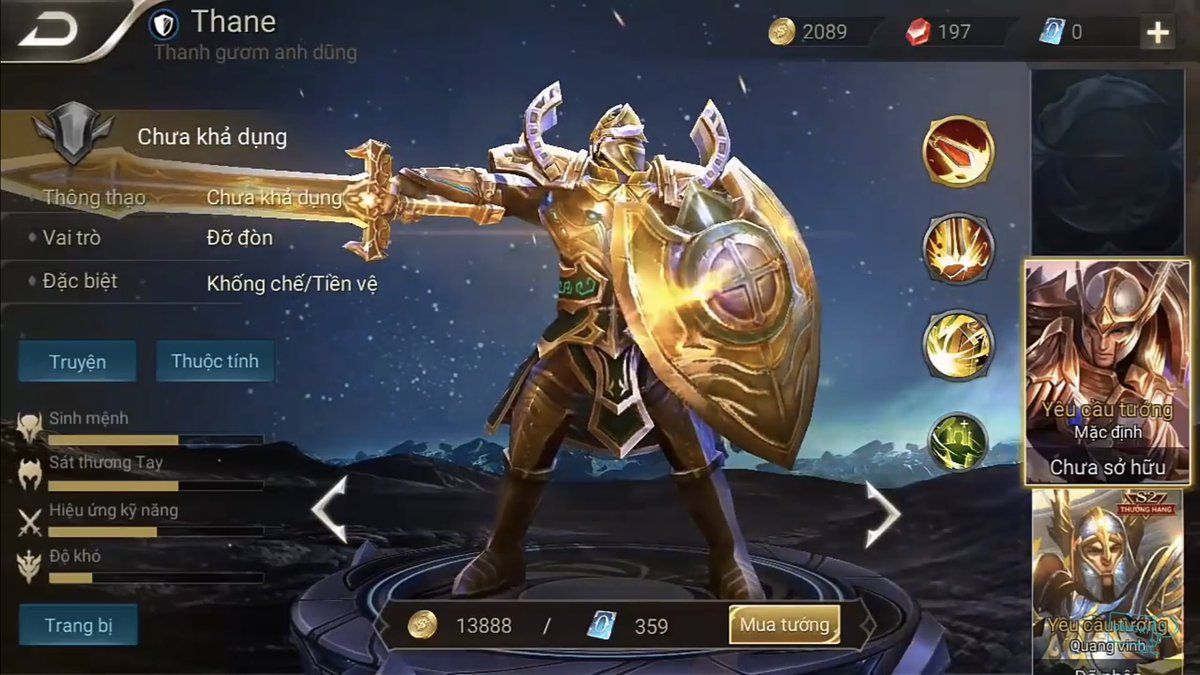
Task: View the green healing skill icon
Action: [x=957, y=441]
